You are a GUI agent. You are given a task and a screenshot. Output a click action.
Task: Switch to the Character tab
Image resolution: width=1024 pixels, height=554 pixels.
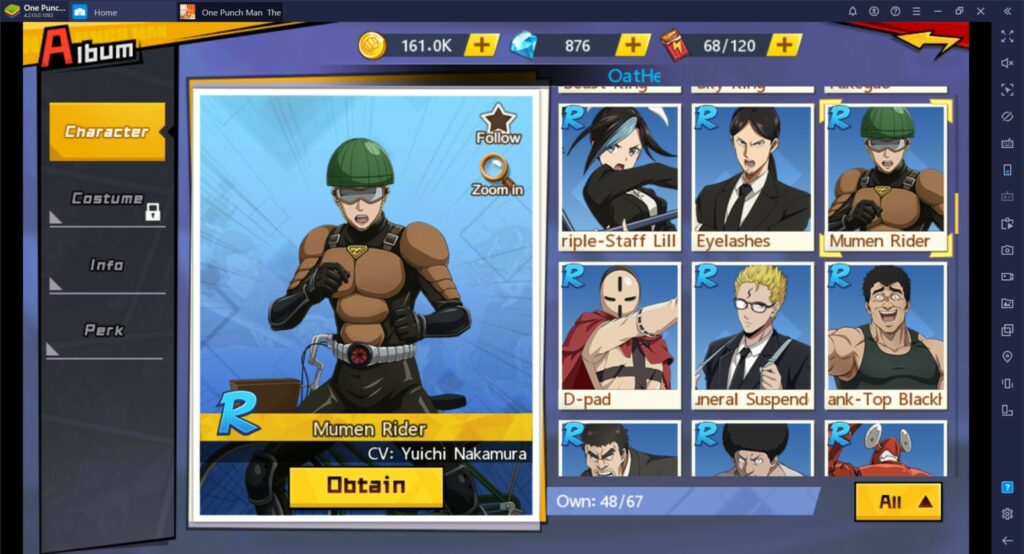pyautogui.click(x=107, y=132)
